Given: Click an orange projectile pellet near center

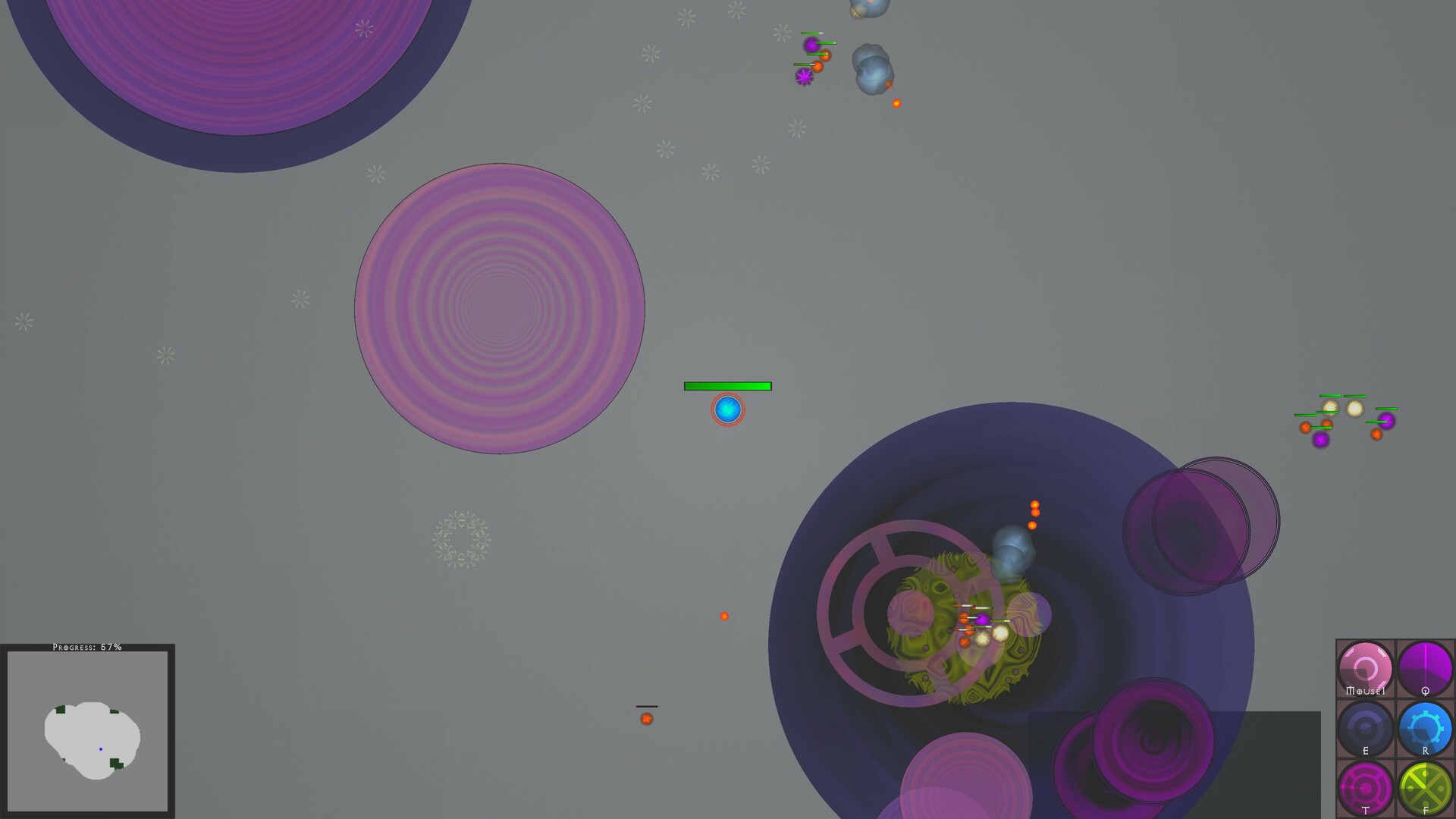Looking at the screenshot, I should (725, 616).
